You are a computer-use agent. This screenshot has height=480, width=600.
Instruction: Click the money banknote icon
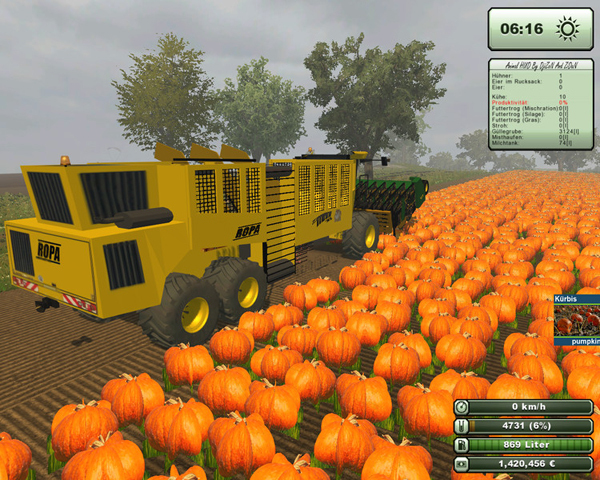point(461,464)
